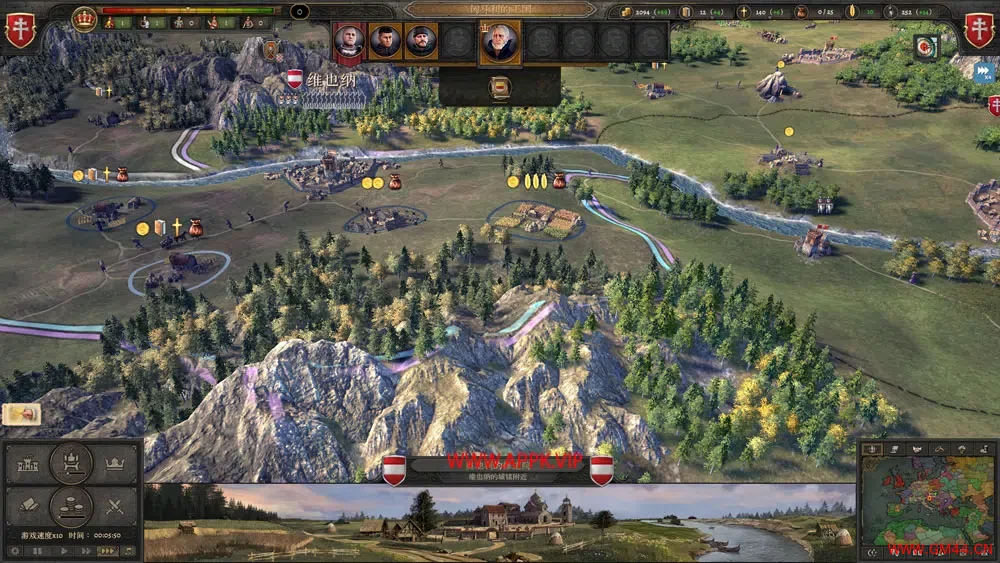Image resolution: width=1000 pixels, height=563 pixels.
Task: Open the castle buildings panel
Action: [27, 465]
